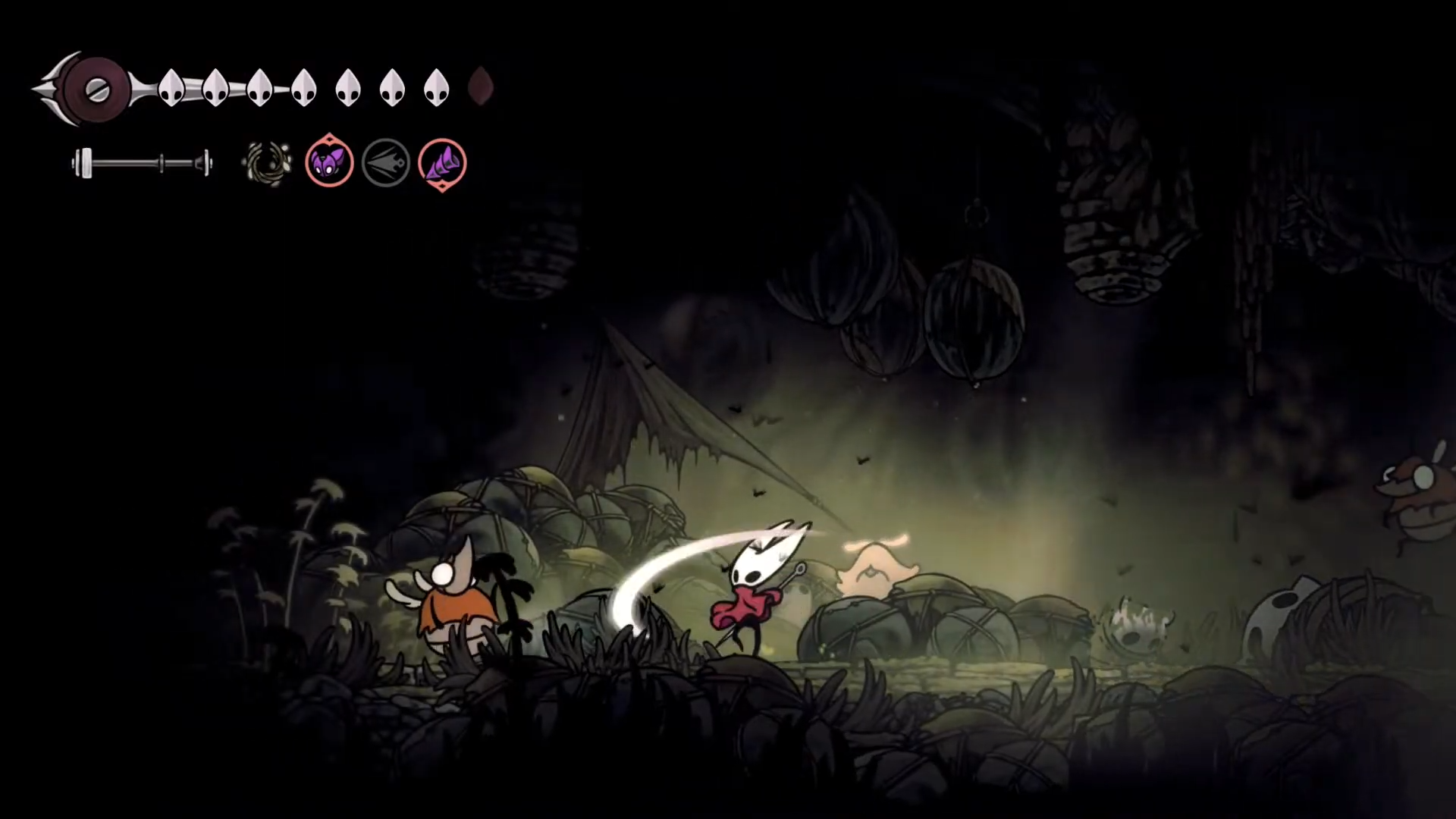Select the purple fly tool icon

[x=329, y=162]
